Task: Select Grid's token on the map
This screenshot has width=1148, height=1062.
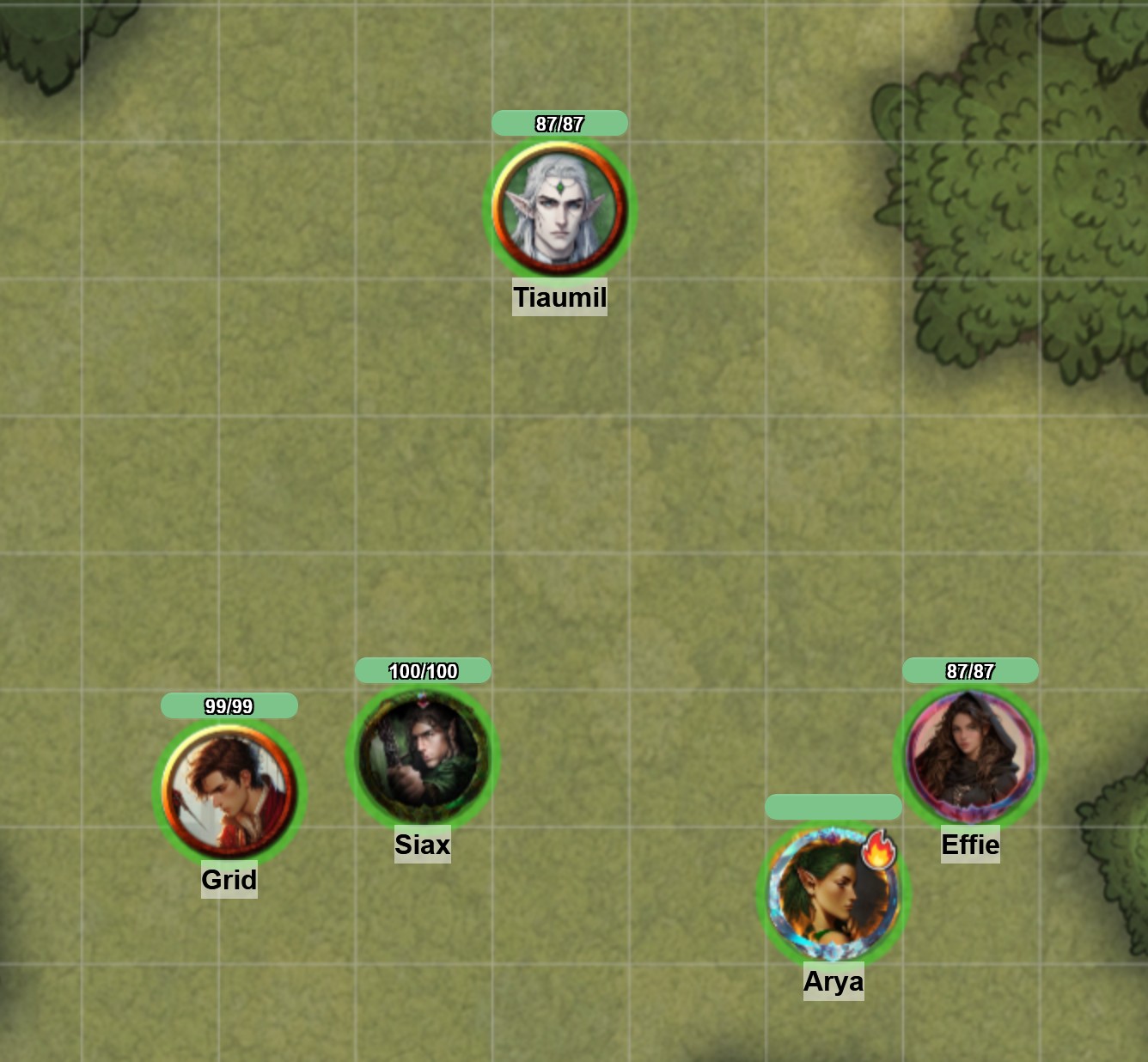Action: pyautogui.click(x=229, y=791)
